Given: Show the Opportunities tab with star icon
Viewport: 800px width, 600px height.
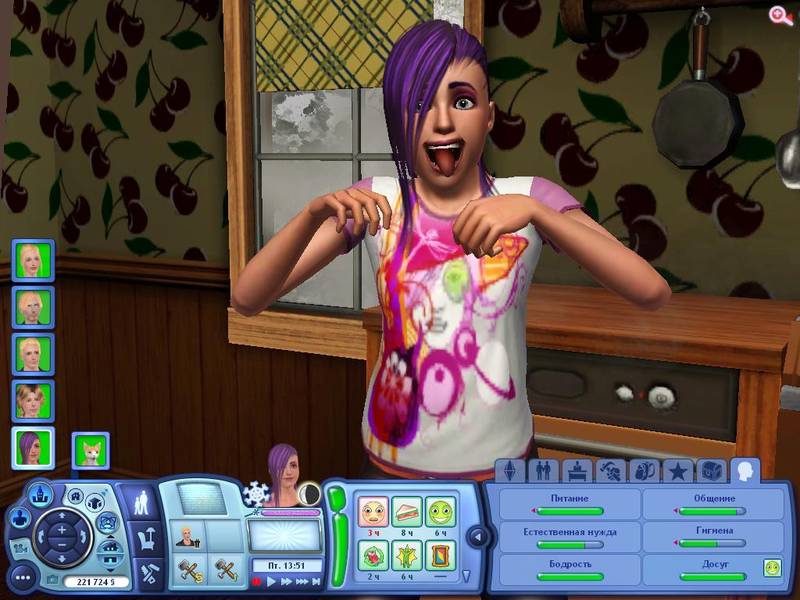Looking at the screenshot, I should click(x=677, y=470).
